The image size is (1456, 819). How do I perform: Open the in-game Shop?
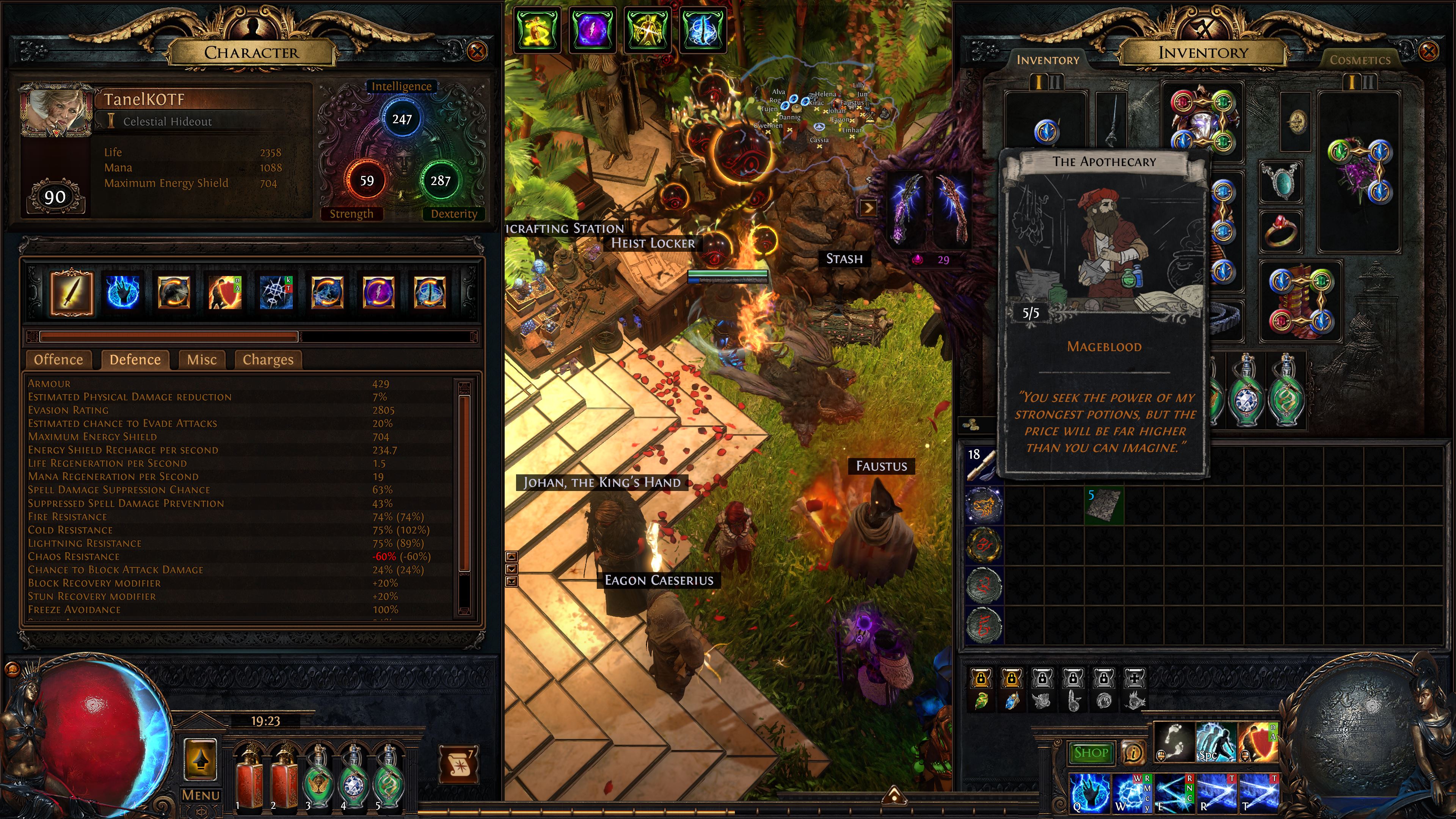click(1090, 753)
